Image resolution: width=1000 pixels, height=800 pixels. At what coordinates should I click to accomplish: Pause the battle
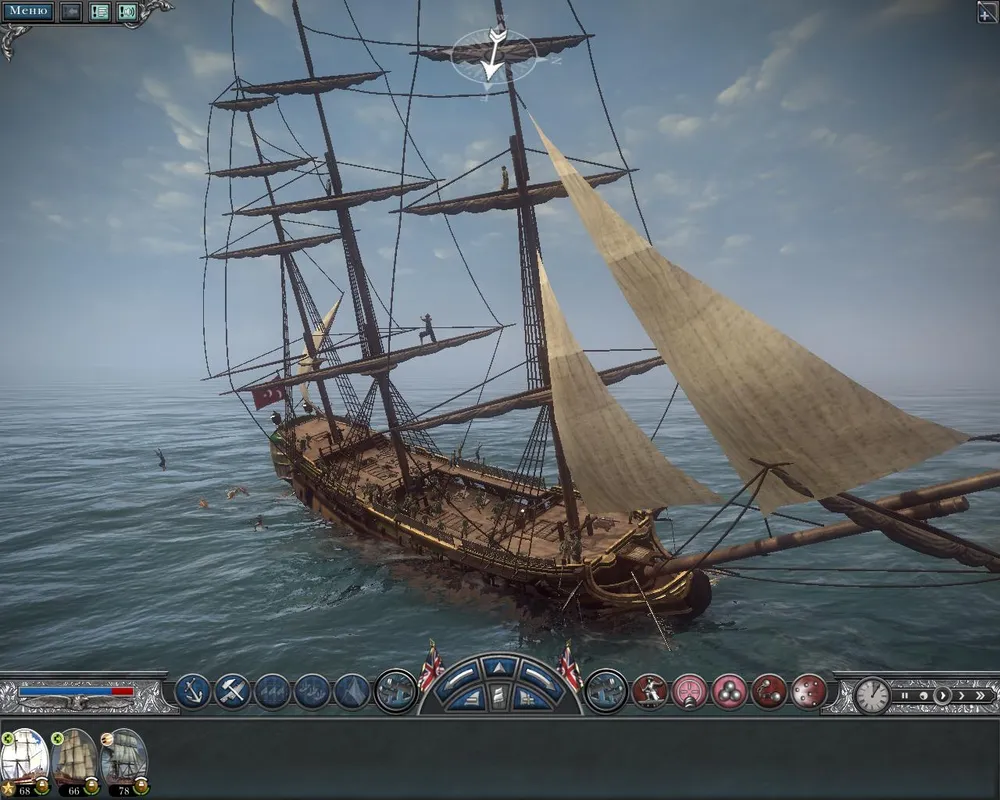[904, 695]
